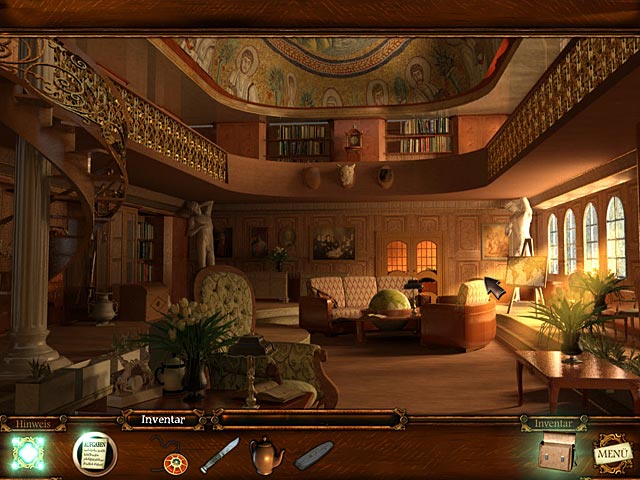The width and height of the screenshot is (640, 480).
Task: Select the red round disc item
Action: (x=176, y=460)
